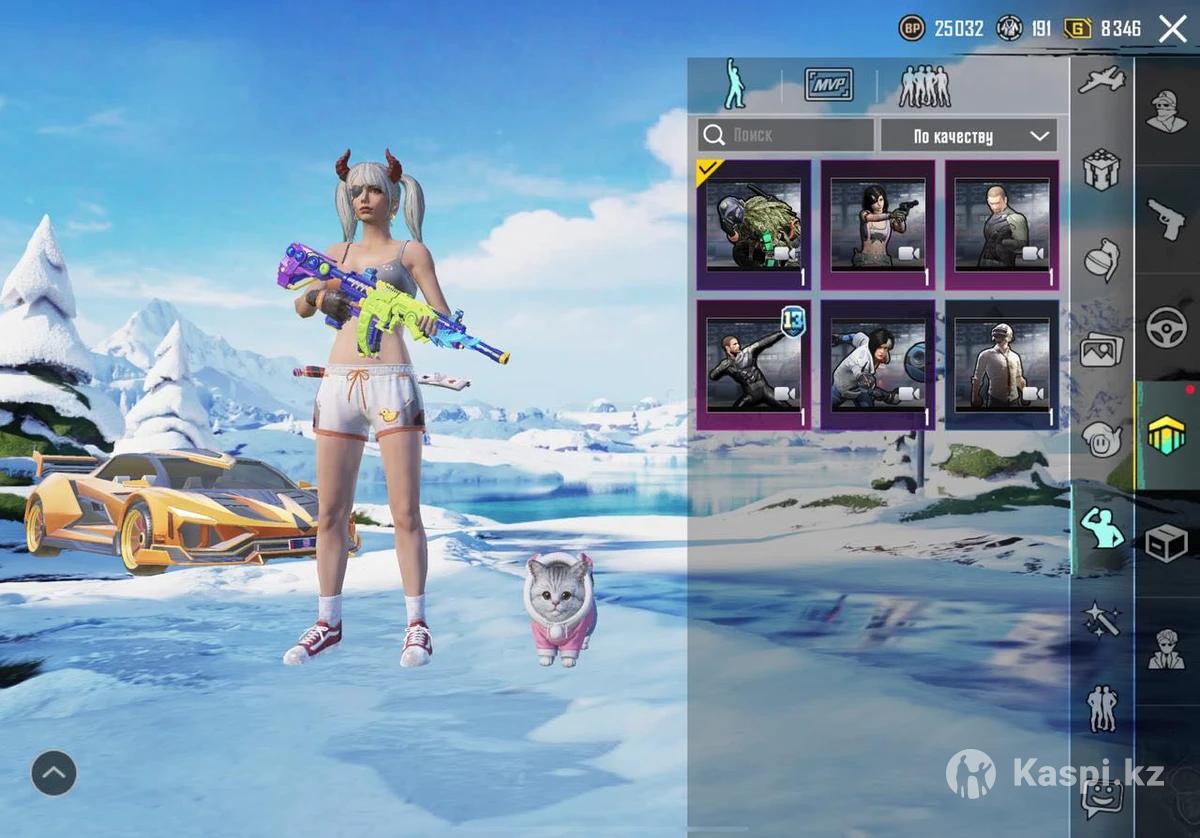Open the steering wheel vehicles section
Viewport: 1200px width, 838px height.
pos(1167,327)
